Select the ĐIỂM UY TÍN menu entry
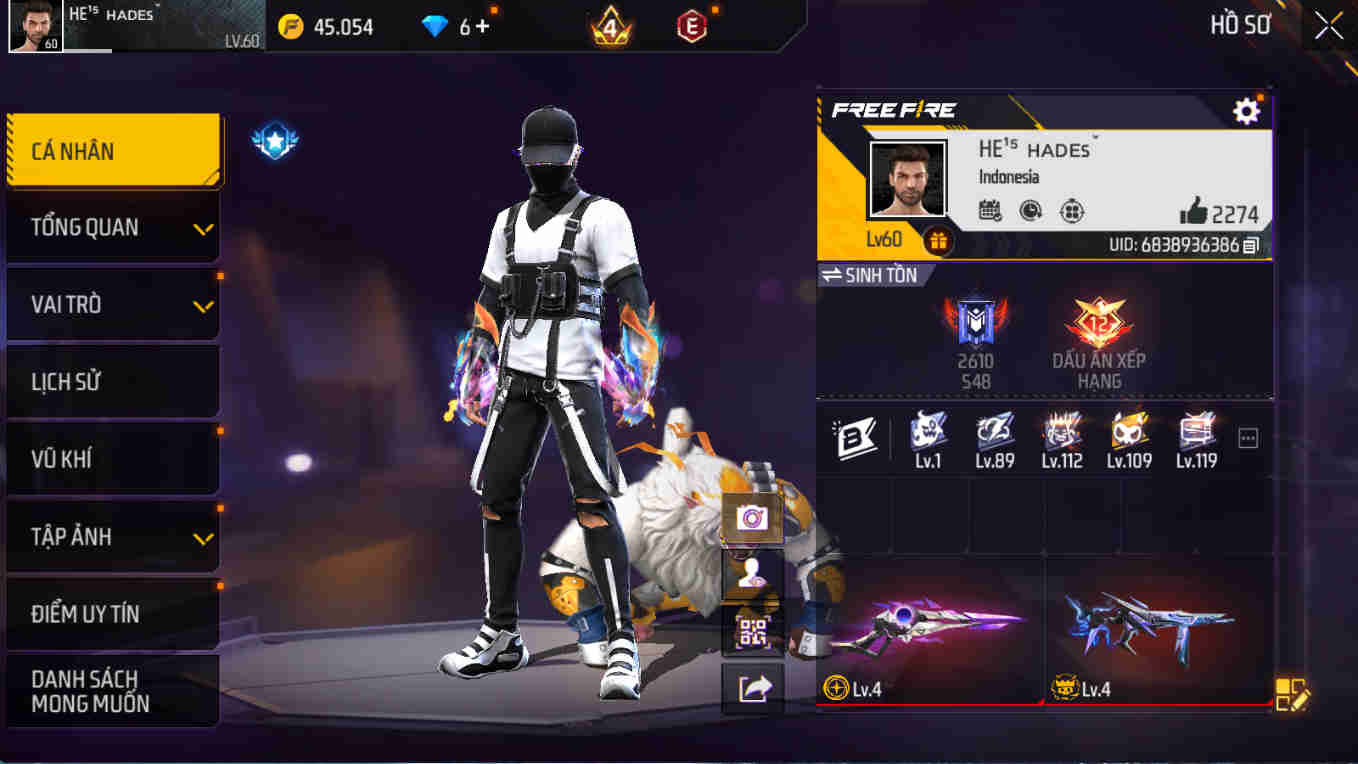Screen dimensions: 1358x764 point(112,614)
